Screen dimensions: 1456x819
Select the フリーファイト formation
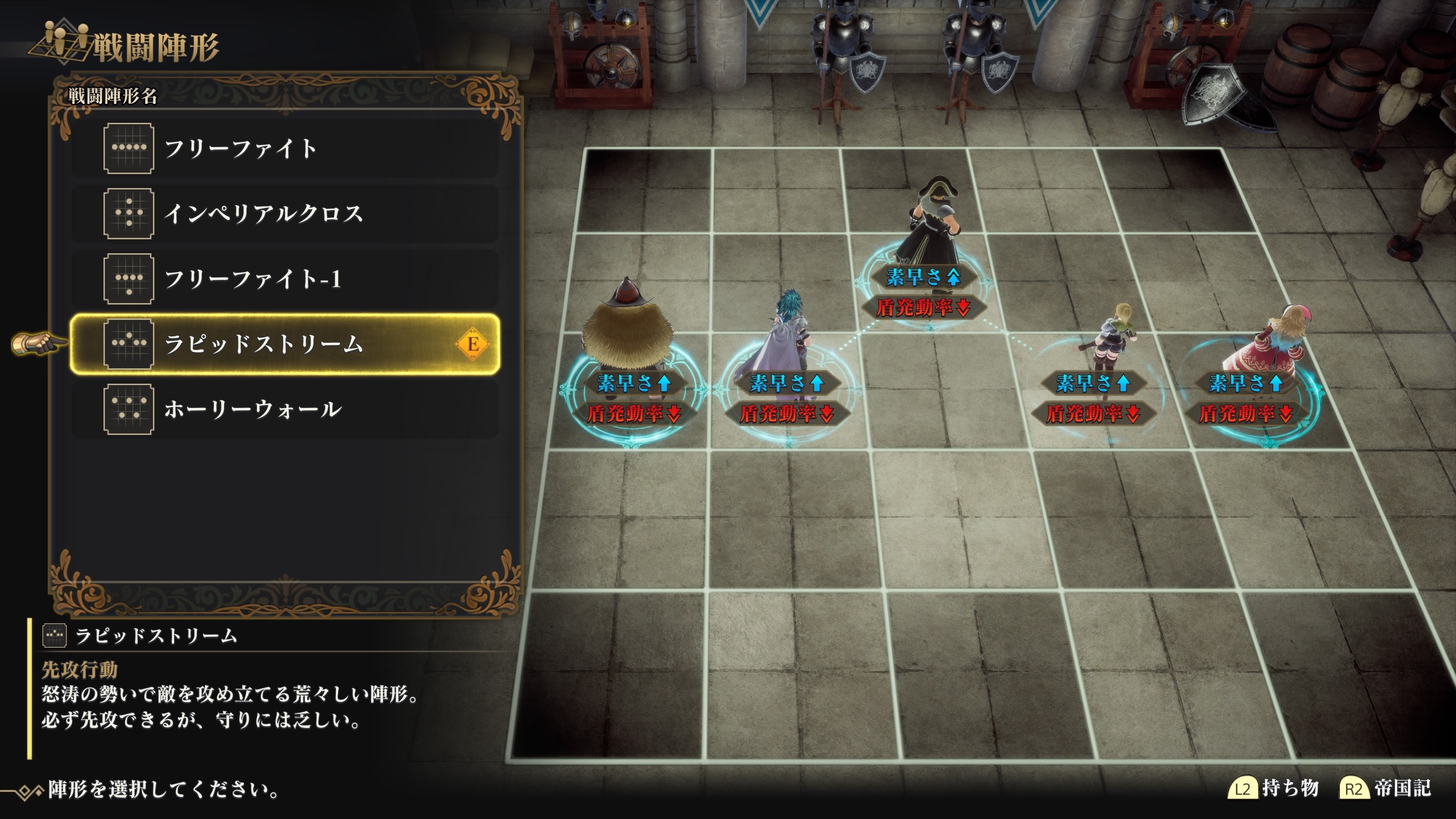coord(285,149)
